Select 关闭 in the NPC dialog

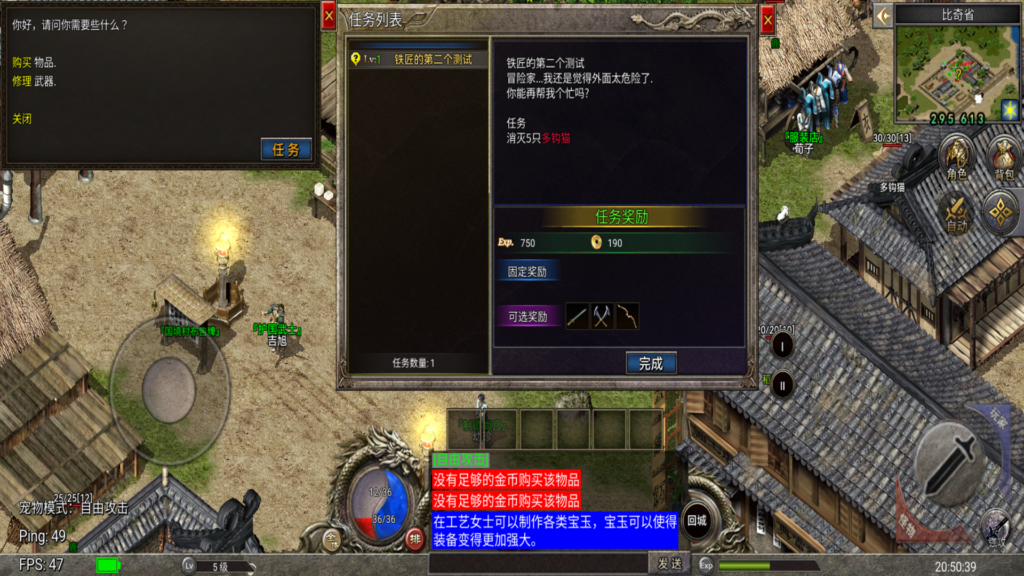[x=22, y=118]
